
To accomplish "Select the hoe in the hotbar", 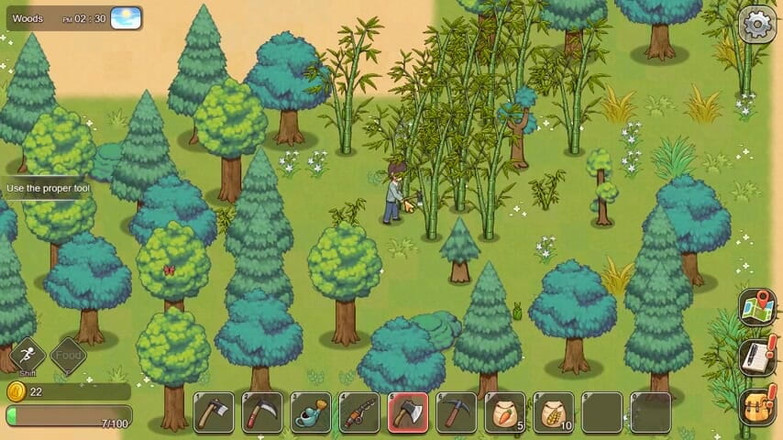I will [x=214, y=412].
